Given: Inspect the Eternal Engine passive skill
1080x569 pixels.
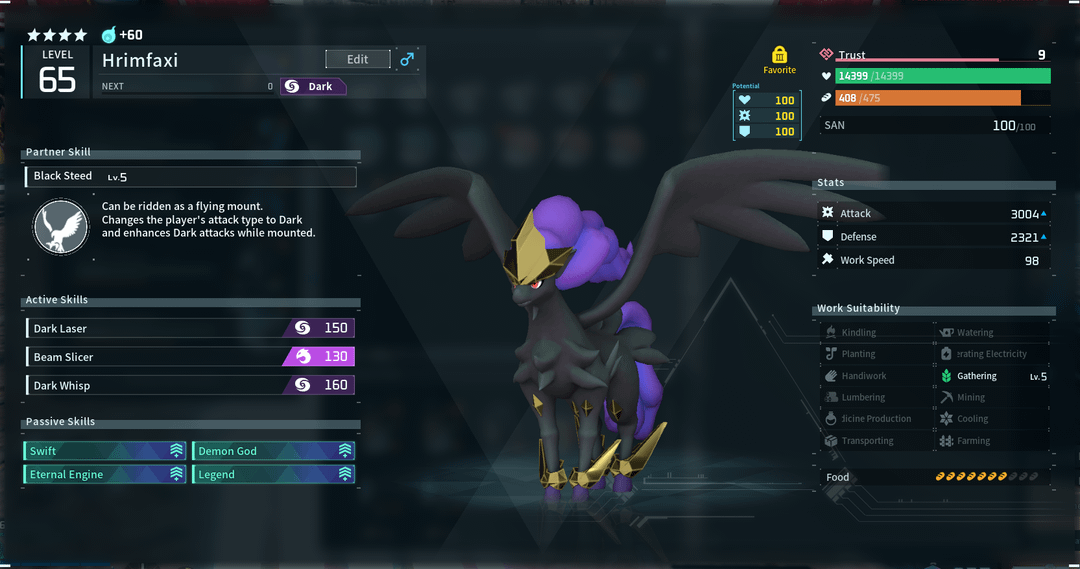Looking at the screenshot, I should [106, 474].
